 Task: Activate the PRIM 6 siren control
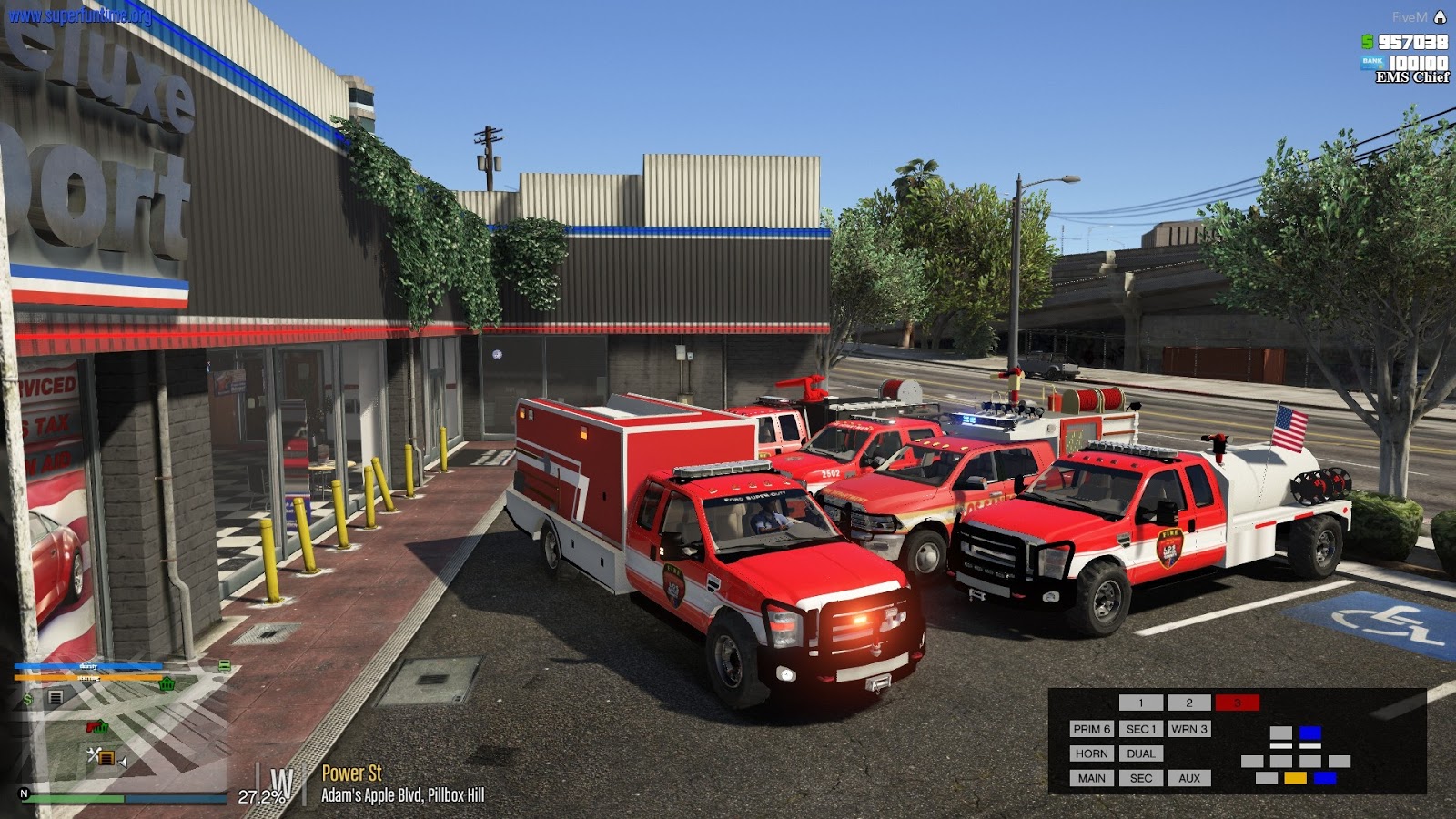click(x=1093, y=728)
